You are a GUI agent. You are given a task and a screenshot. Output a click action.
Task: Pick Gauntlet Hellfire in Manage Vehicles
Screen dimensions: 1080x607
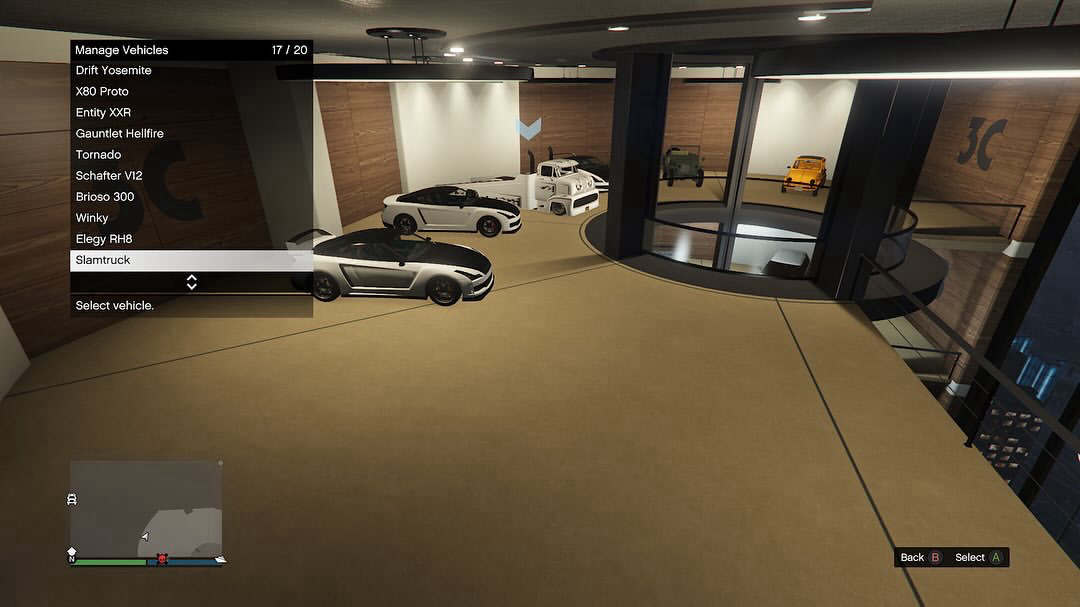[x=191, y=134]
